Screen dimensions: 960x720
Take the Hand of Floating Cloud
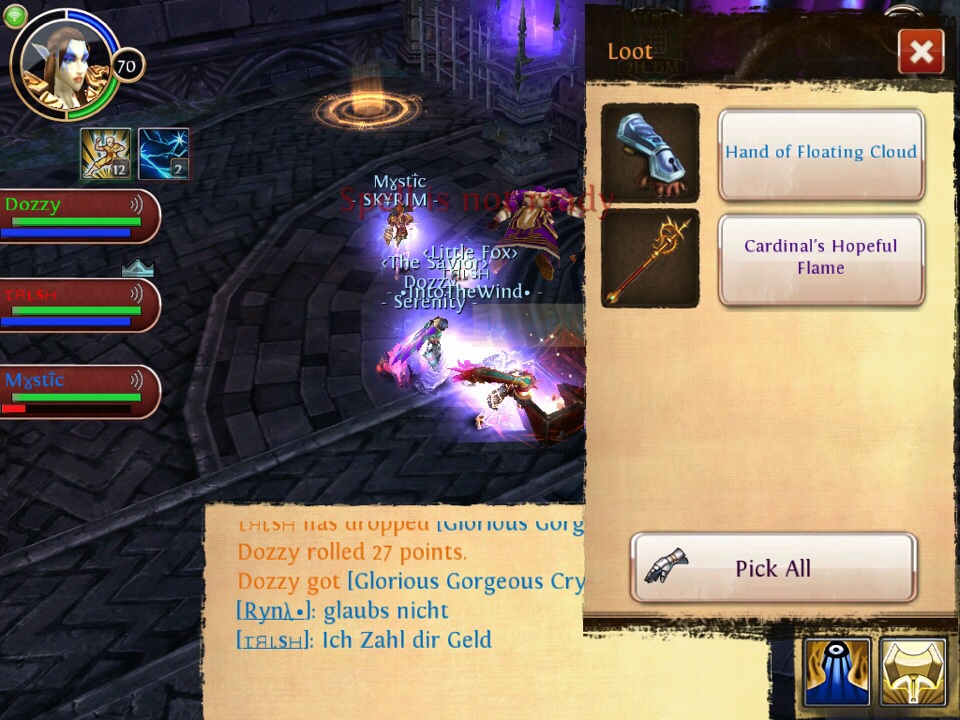pyautogui.click(x=820, y=154)
